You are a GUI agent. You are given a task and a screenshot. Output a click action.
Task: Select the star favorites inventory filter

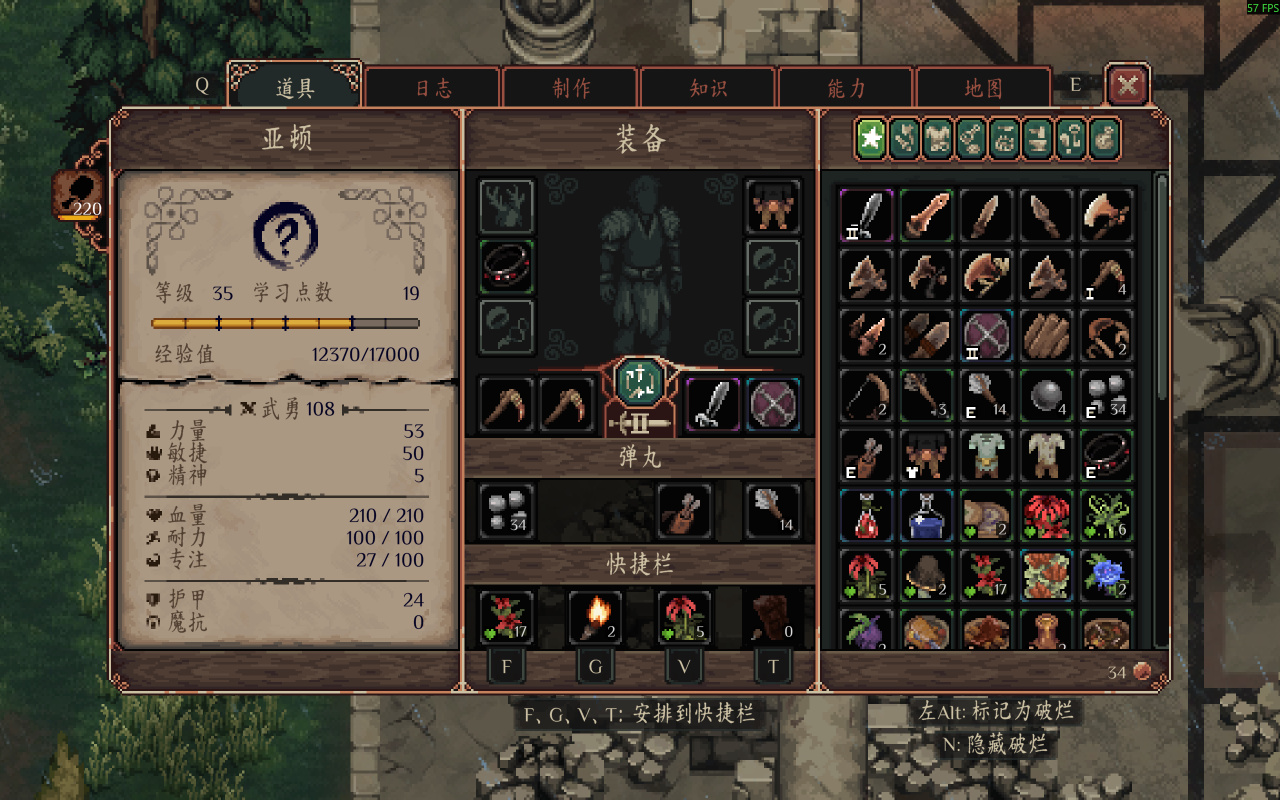pos(872,139)
